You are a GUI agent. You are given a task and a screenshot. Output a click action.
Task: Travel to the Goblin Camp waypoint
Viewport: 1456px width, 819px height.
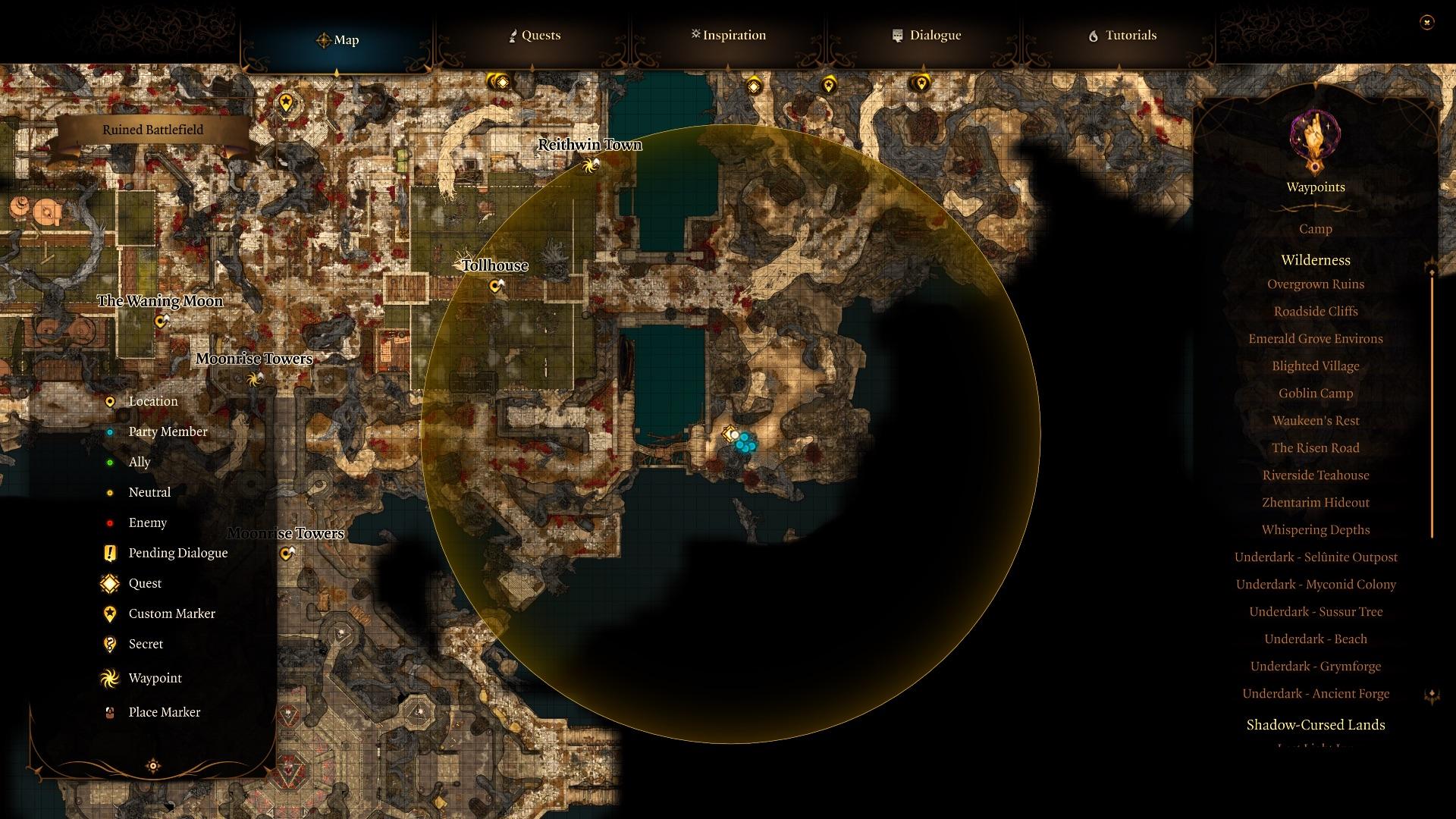[x=1315, y=393]
